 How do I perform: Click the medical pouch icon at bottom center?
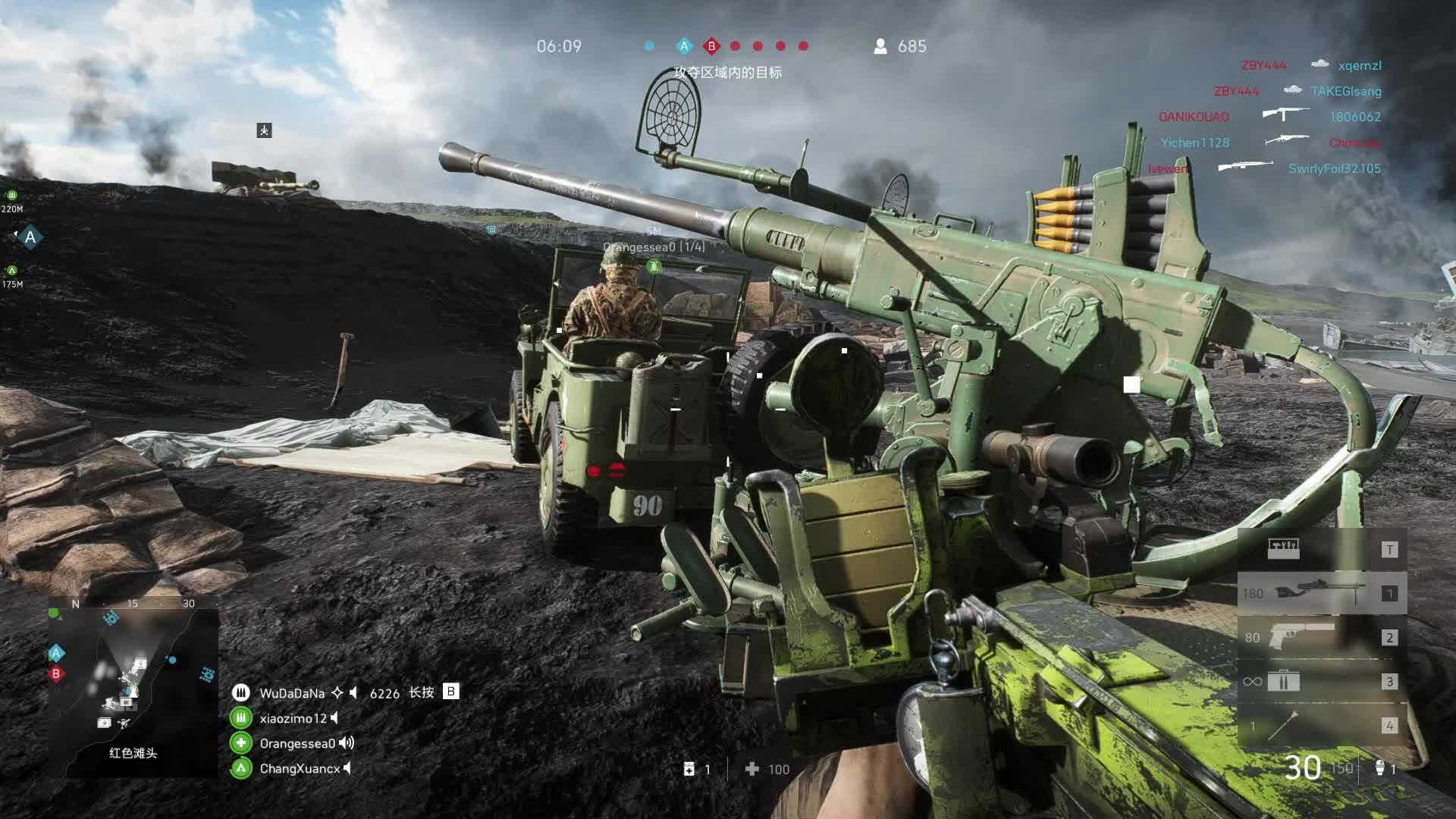coord(689,769)
